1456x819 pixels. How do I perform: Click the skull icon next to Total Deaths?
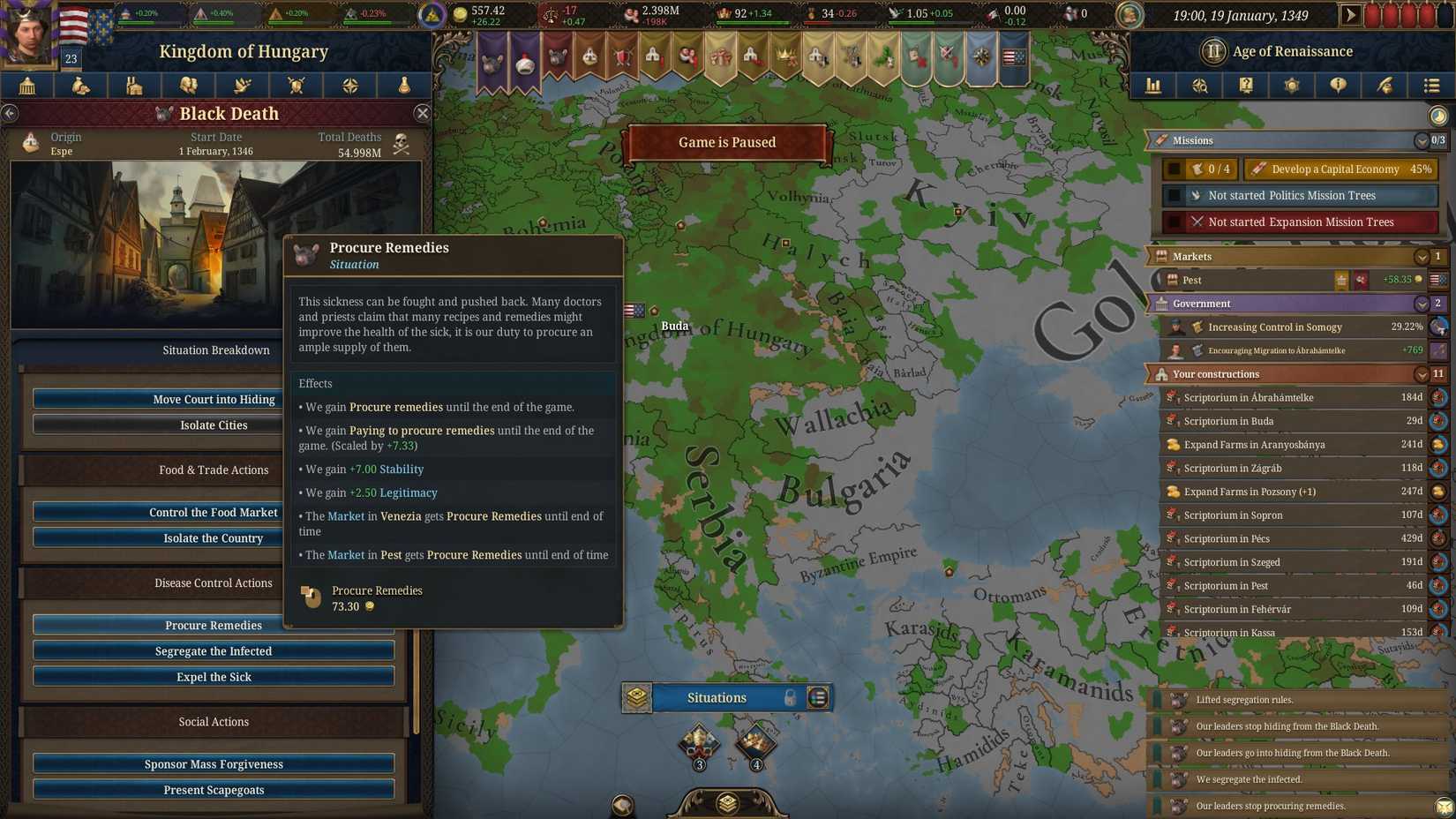[x=402, y=144]
